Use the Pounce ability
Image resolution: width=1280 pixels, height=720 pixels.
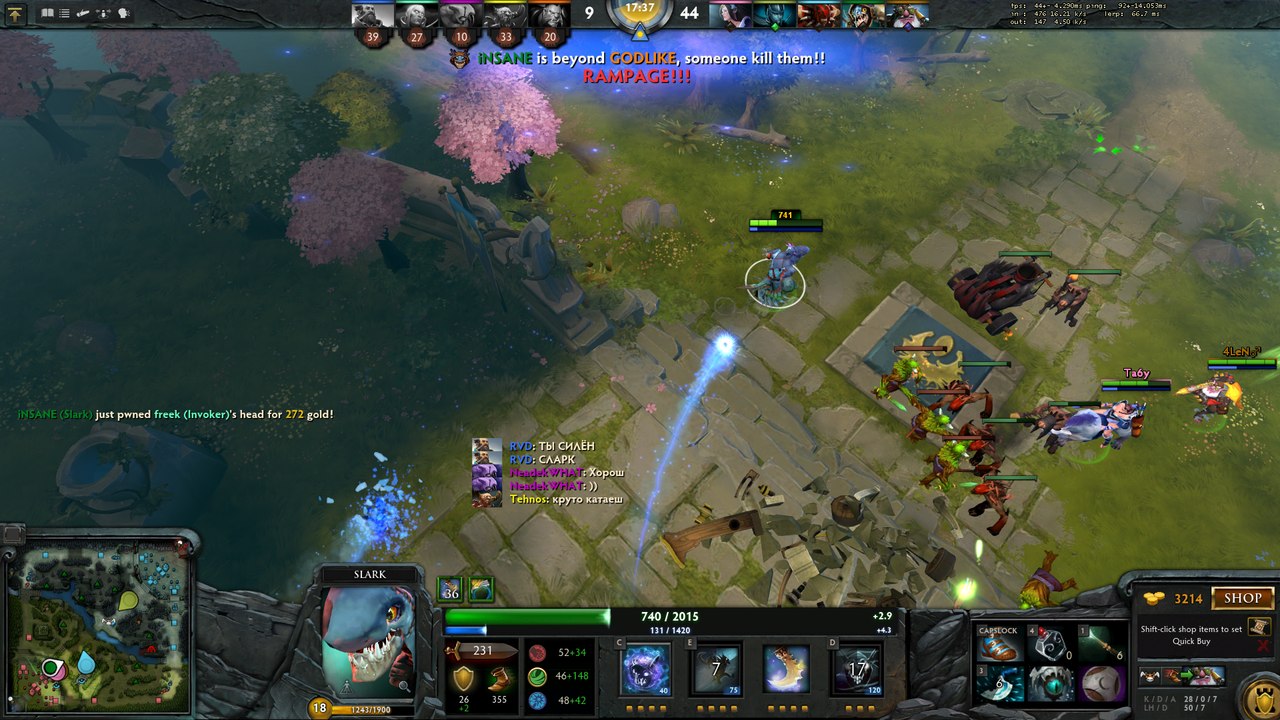click(x=716, y=668)
